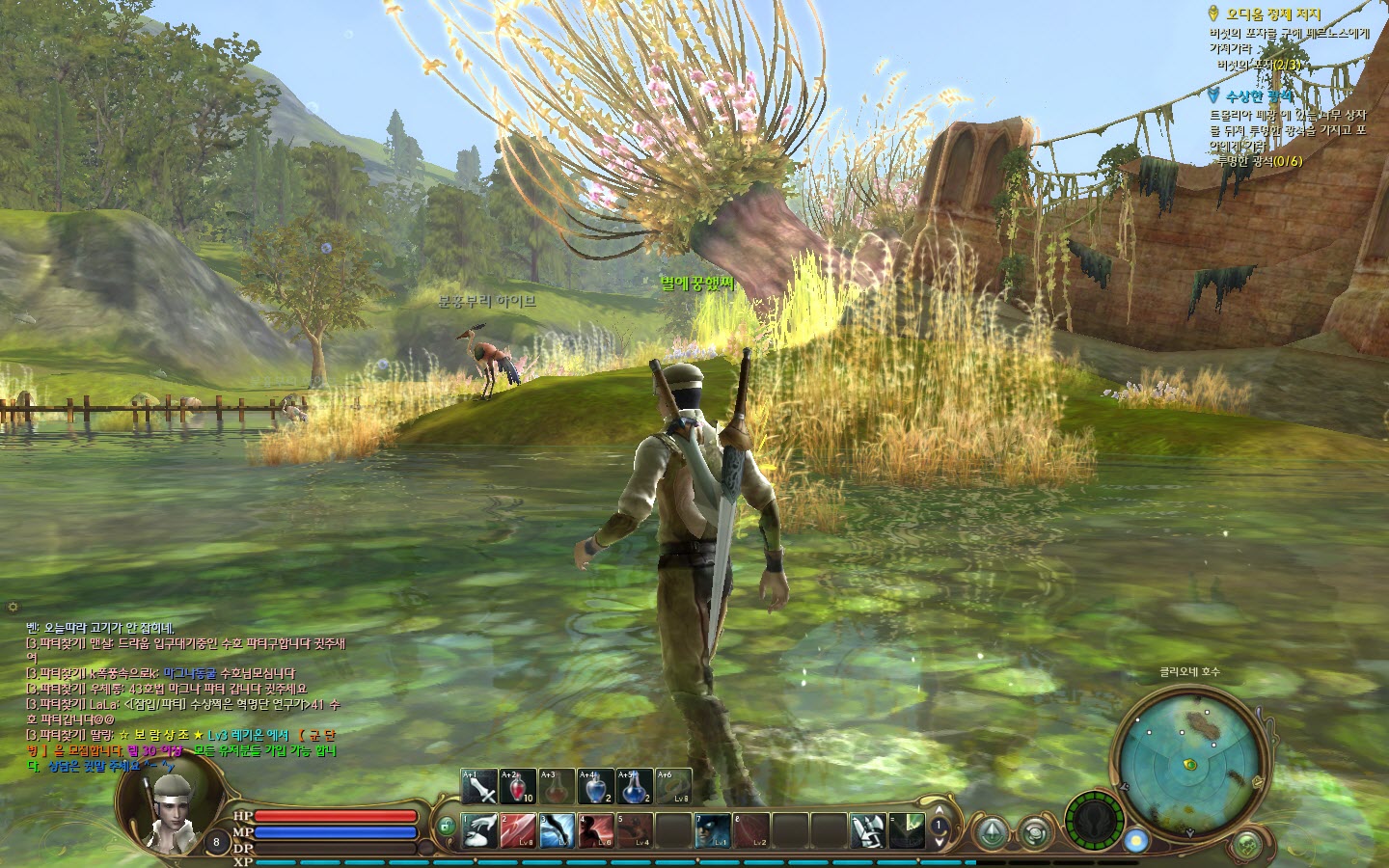Open the chat settings gear icon
This screenshot has width=1389, height=868.
pyautogui.click(x=13, y=607)
